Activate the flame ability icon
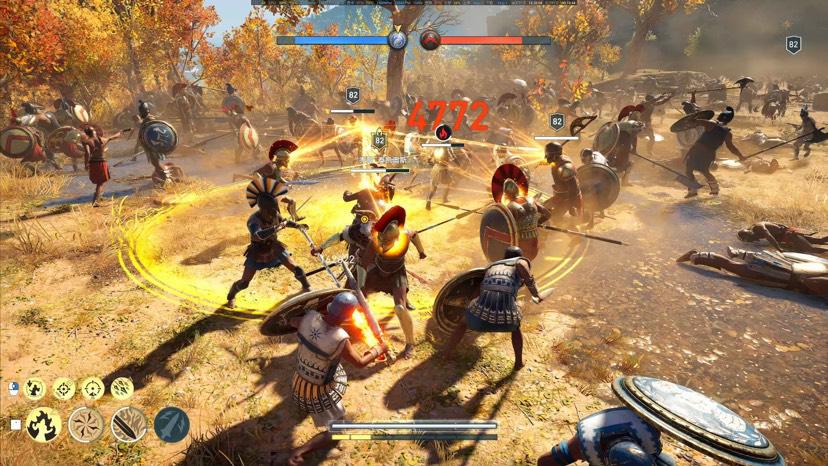 pyautogui.click(x=43, y=425)
